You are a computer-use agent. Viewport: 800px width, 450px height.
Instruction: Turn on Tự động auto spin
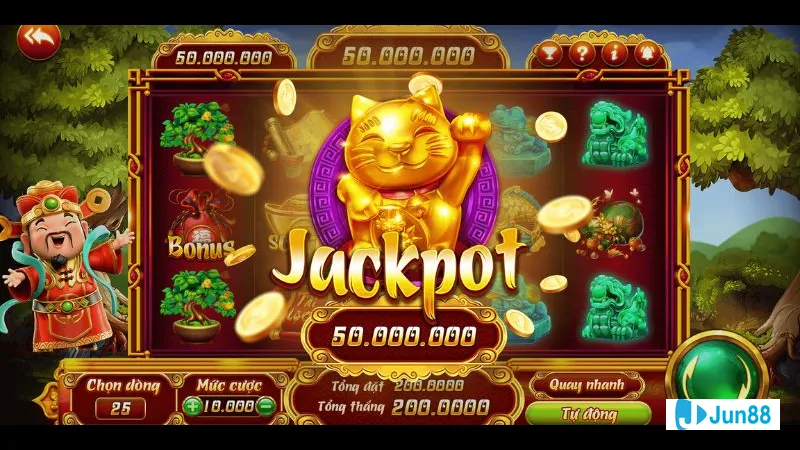pos(586,413)
